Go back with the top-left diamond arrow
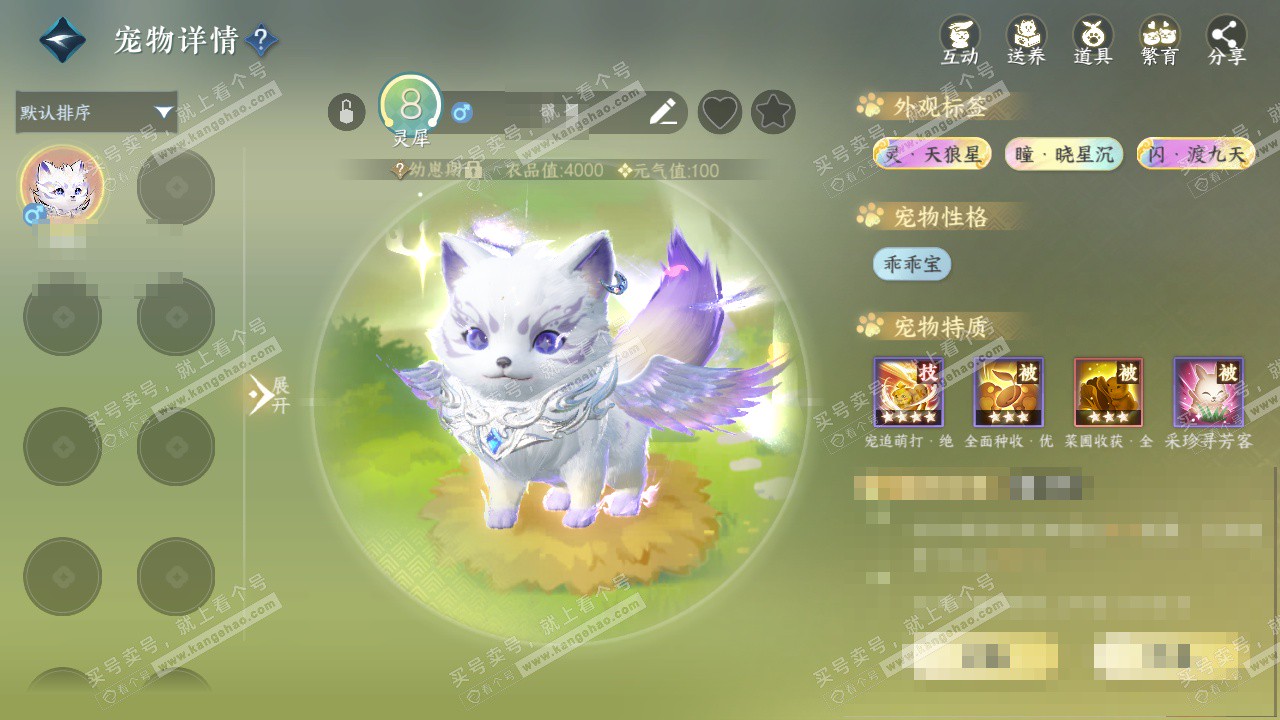This screenshot has height=720, width=1280. 62,40
